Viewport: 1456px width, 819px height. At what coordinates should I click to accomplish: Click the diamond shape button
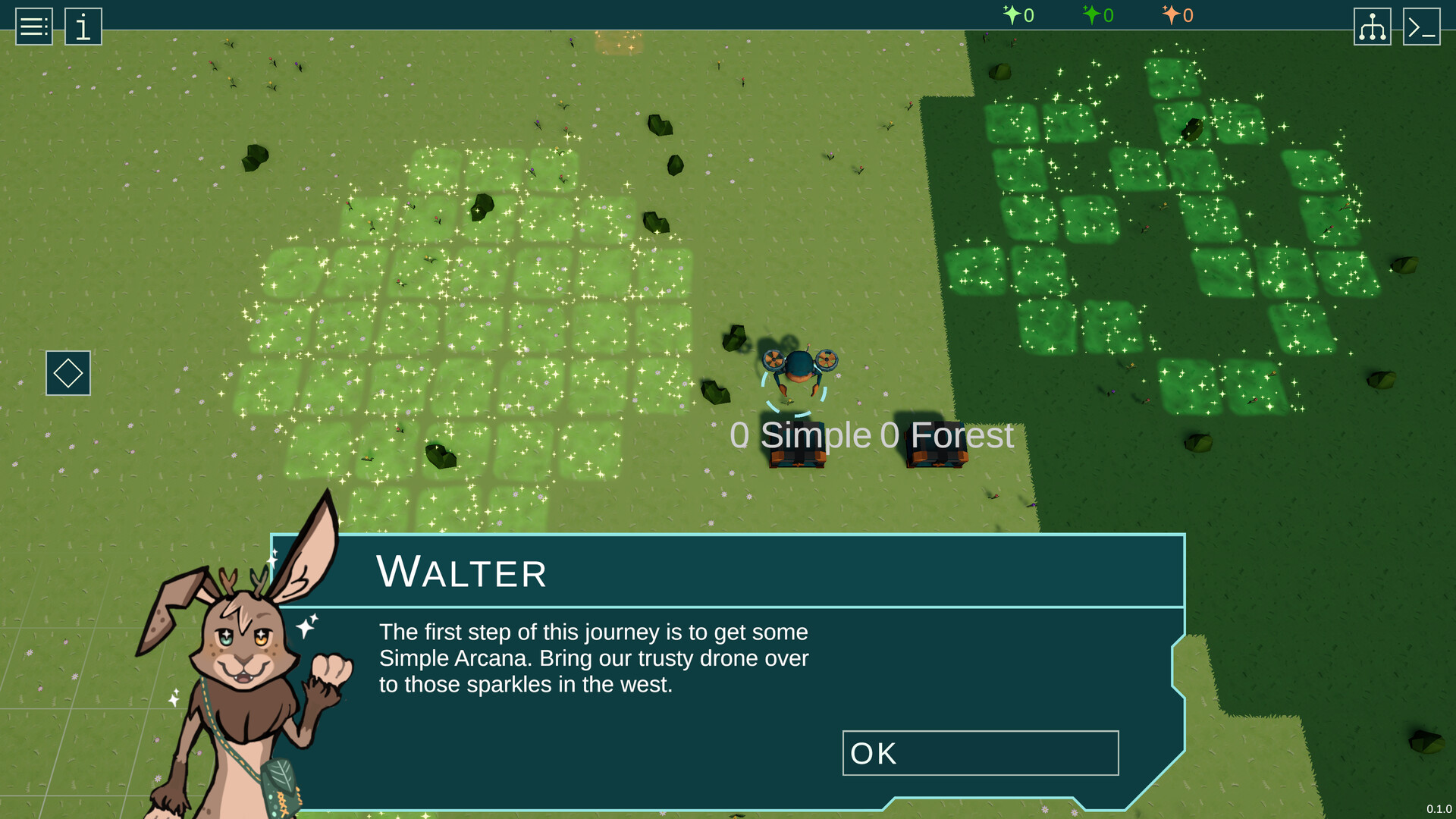coord(68,373)
